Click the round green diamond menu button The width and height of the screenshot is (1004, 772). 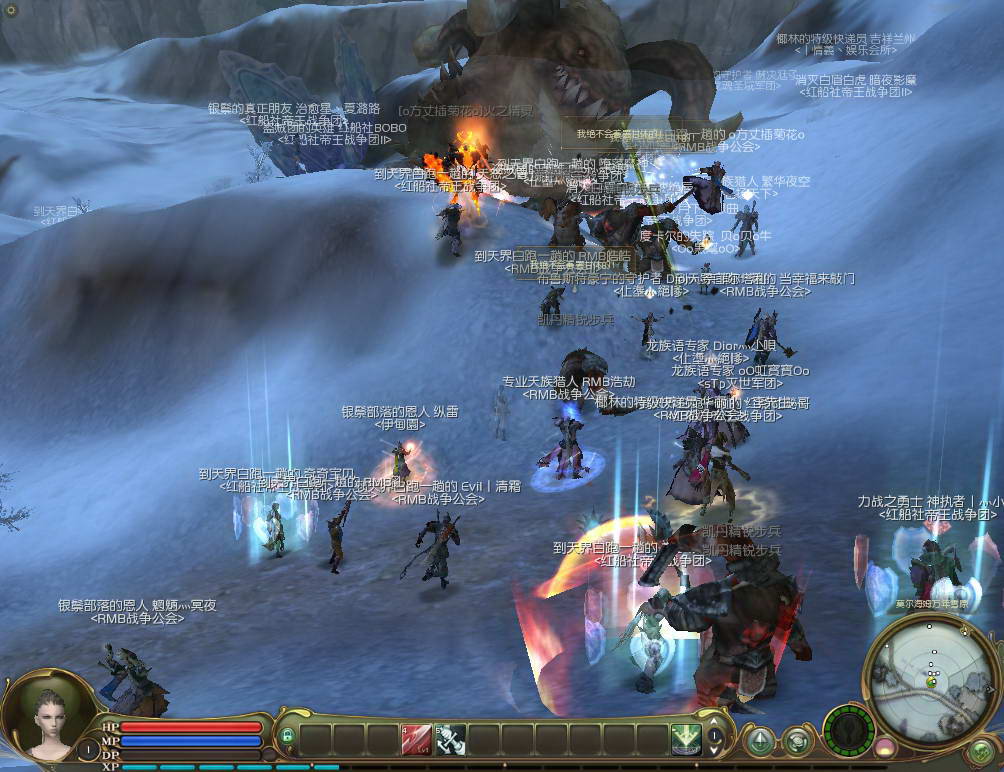click(760, 741)
